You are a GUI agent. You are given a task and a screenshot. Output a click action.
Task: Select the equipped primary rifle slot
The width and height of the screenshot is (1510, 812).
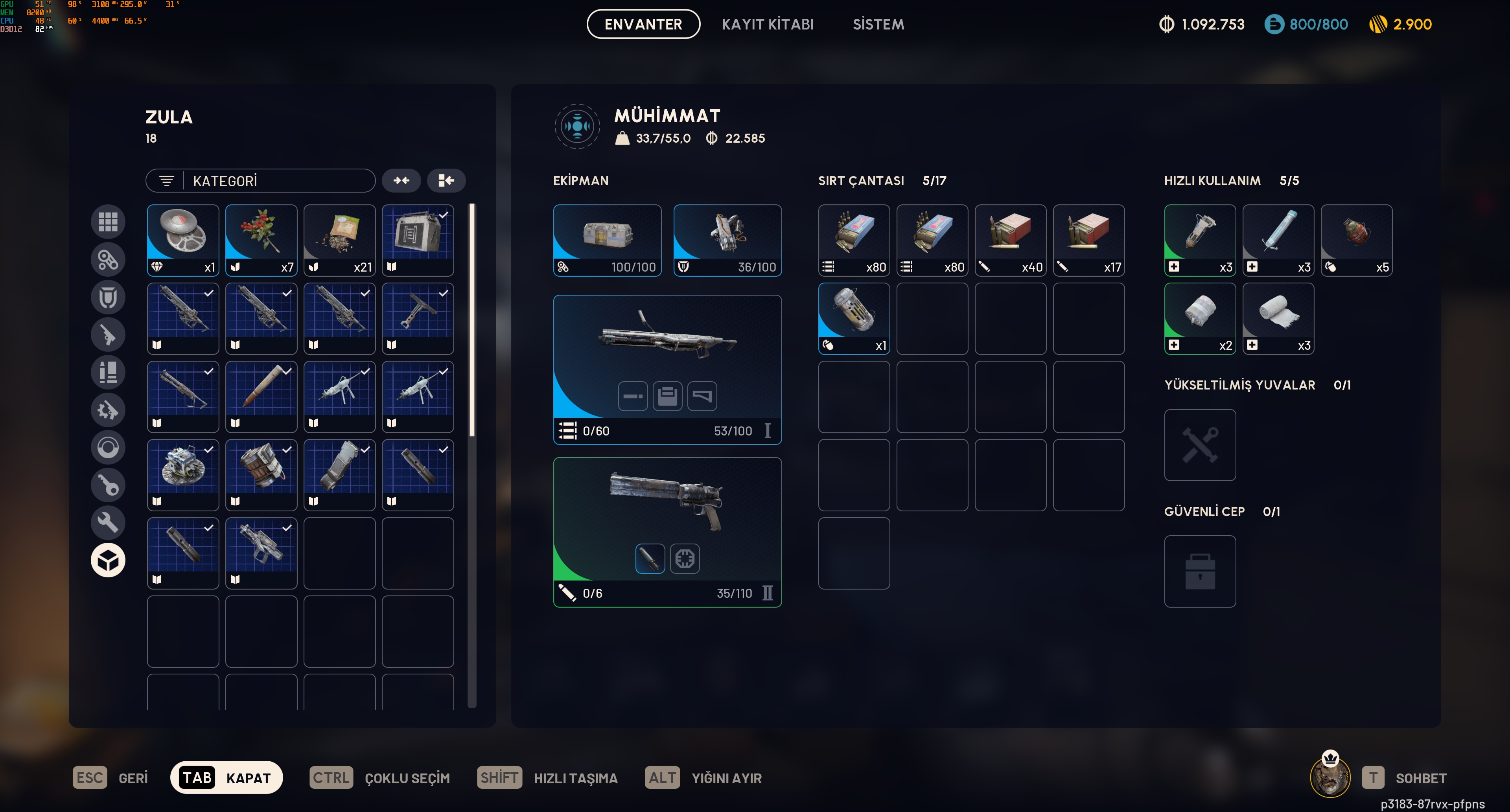click(667, 369)
